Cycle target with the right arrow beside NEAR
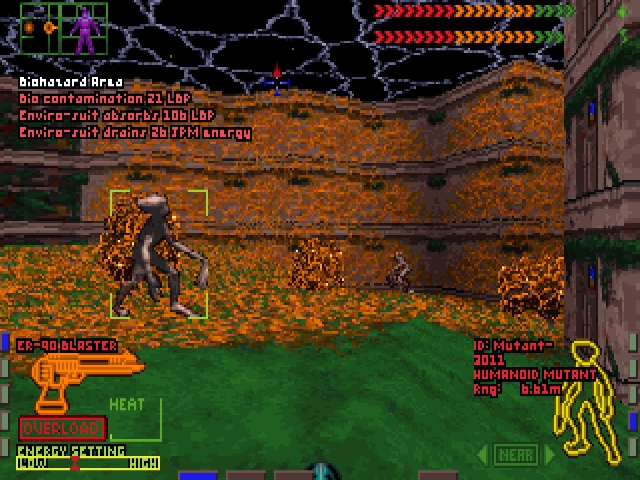Viewport: 640px width, 480px height. point(547,455)
